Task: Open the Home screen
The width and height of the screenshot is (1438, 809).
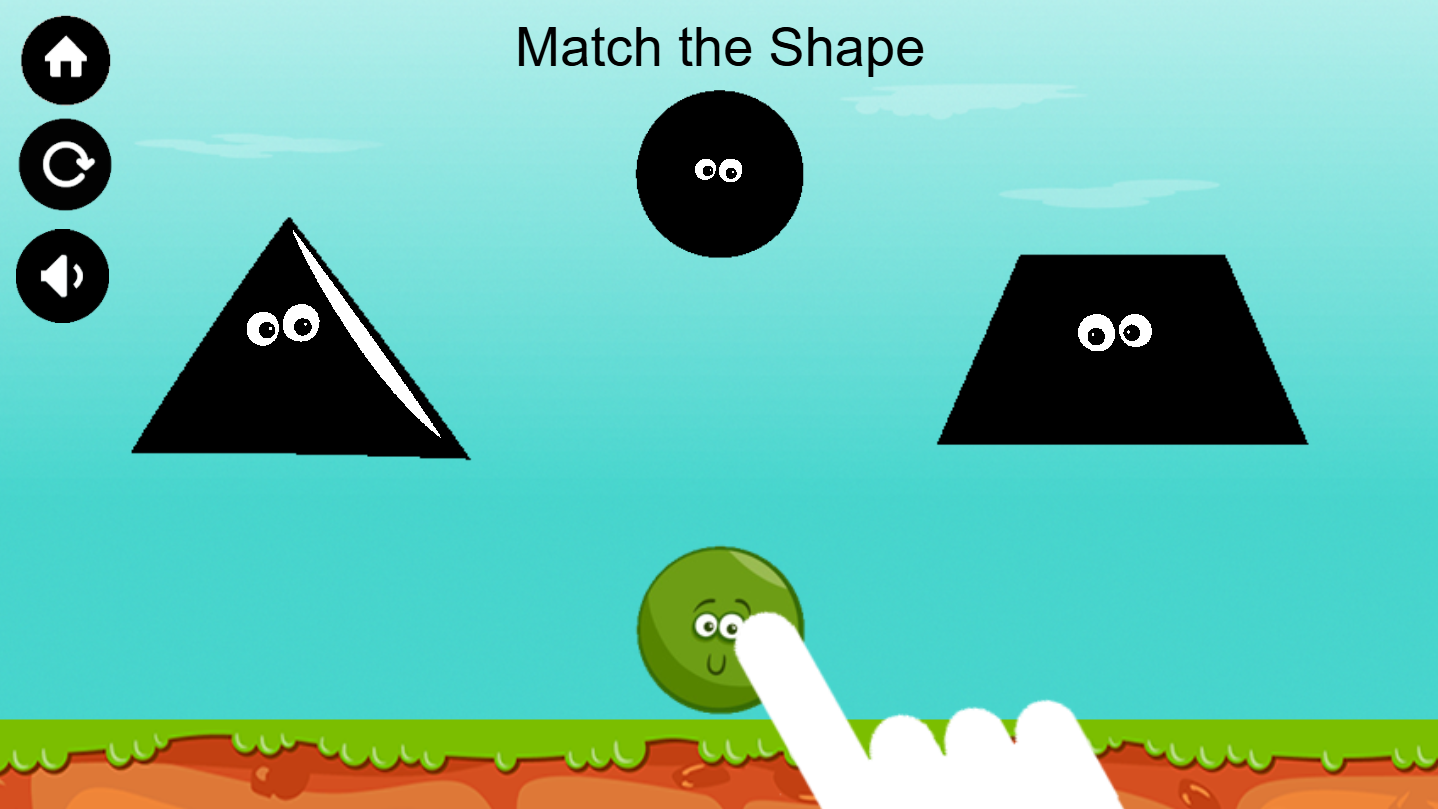Action: click(64, 60)
